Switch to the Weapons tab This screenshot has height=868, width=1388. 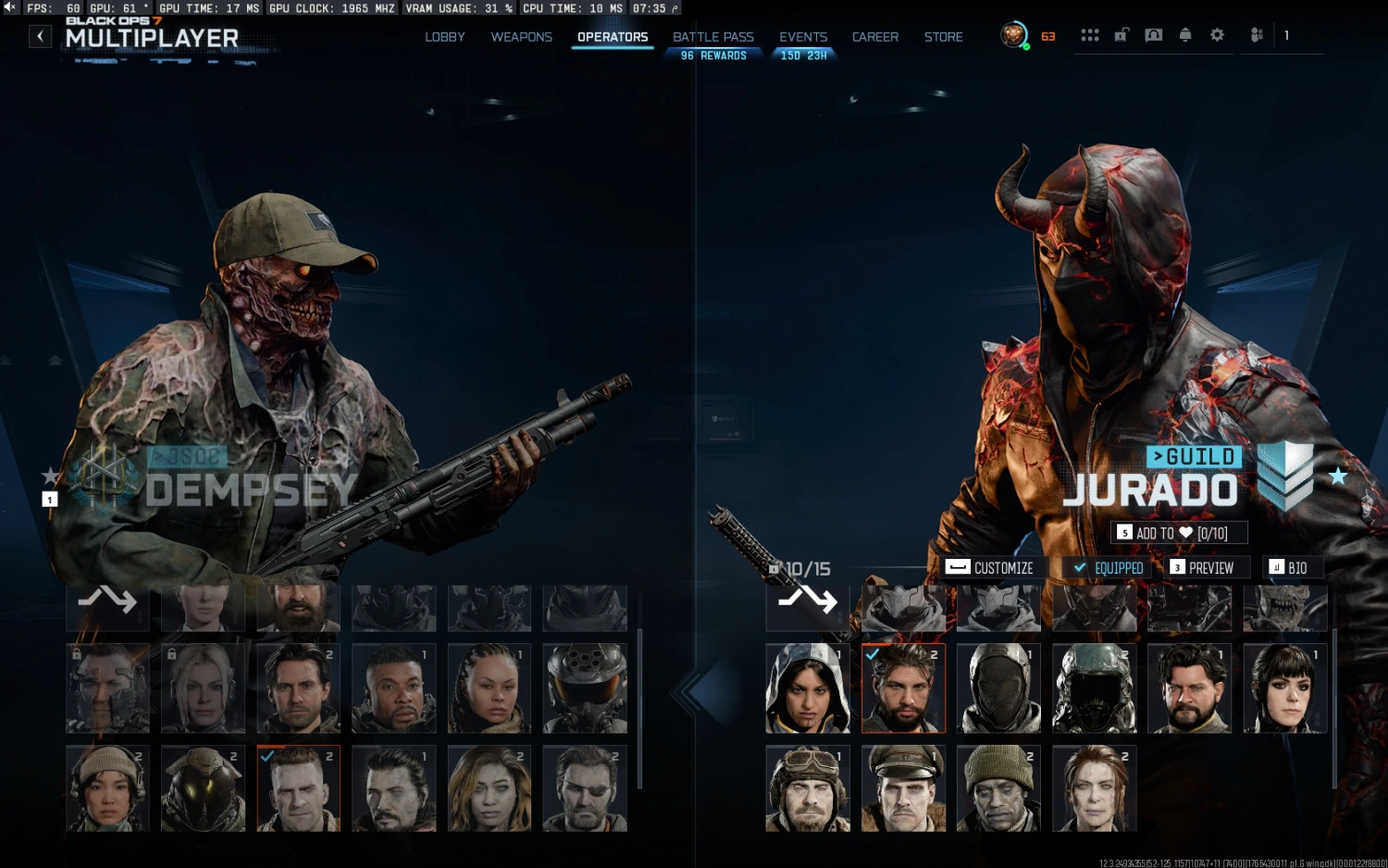pos(521,37)
